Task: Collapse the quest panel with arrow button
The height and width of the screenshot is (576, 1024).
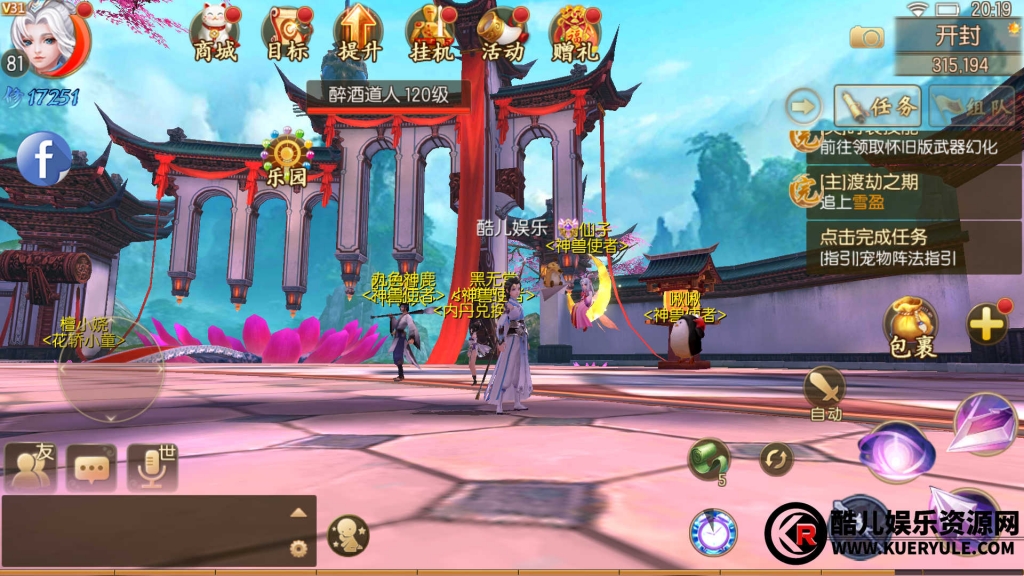Action: pyautogui.click(x=802, y=105)
